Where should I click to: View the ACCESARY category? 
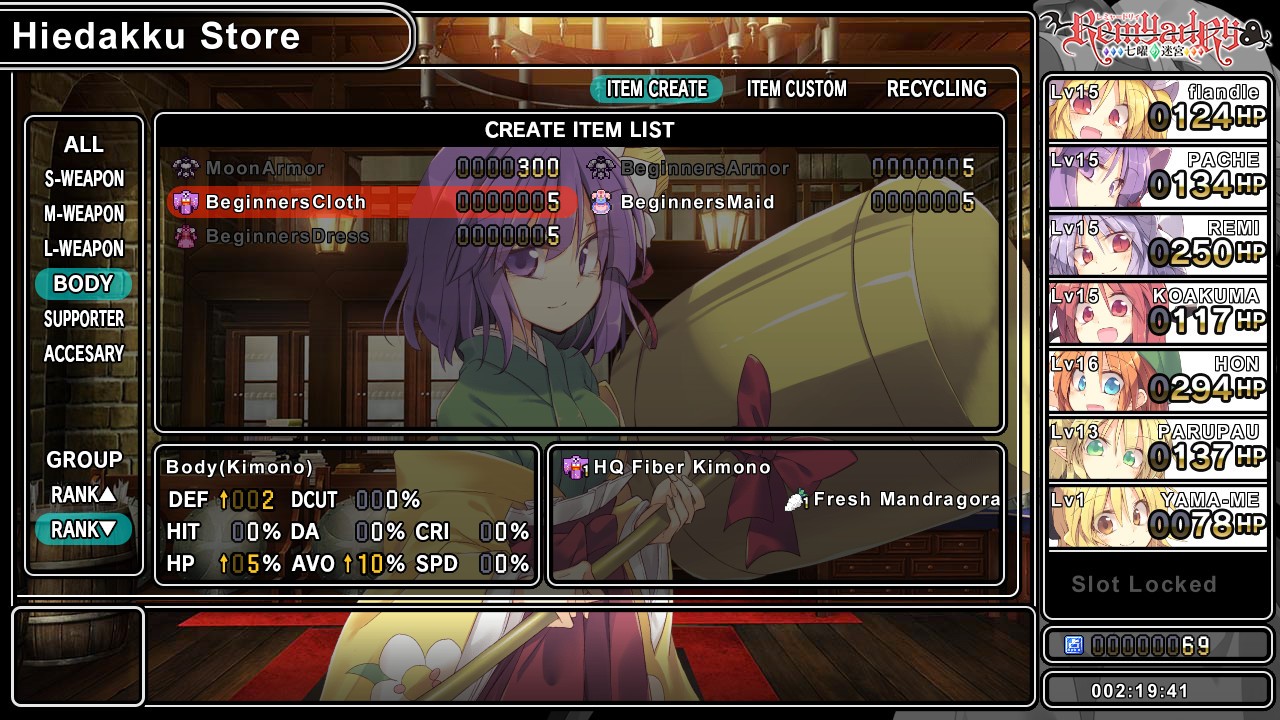(x=84, y=354)
